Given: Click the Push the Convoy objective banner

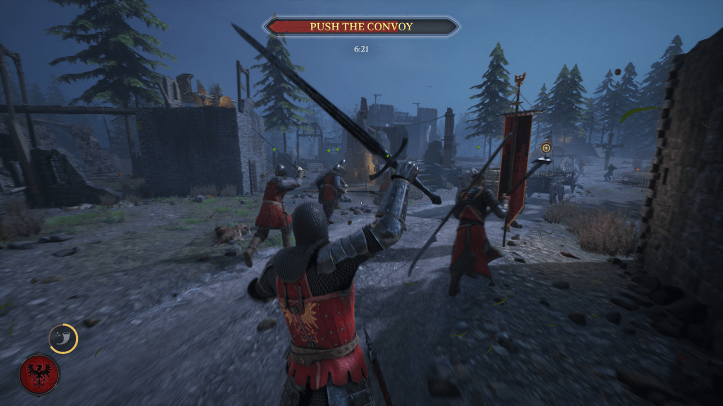Looking at the screenshot, I should 361,27.
